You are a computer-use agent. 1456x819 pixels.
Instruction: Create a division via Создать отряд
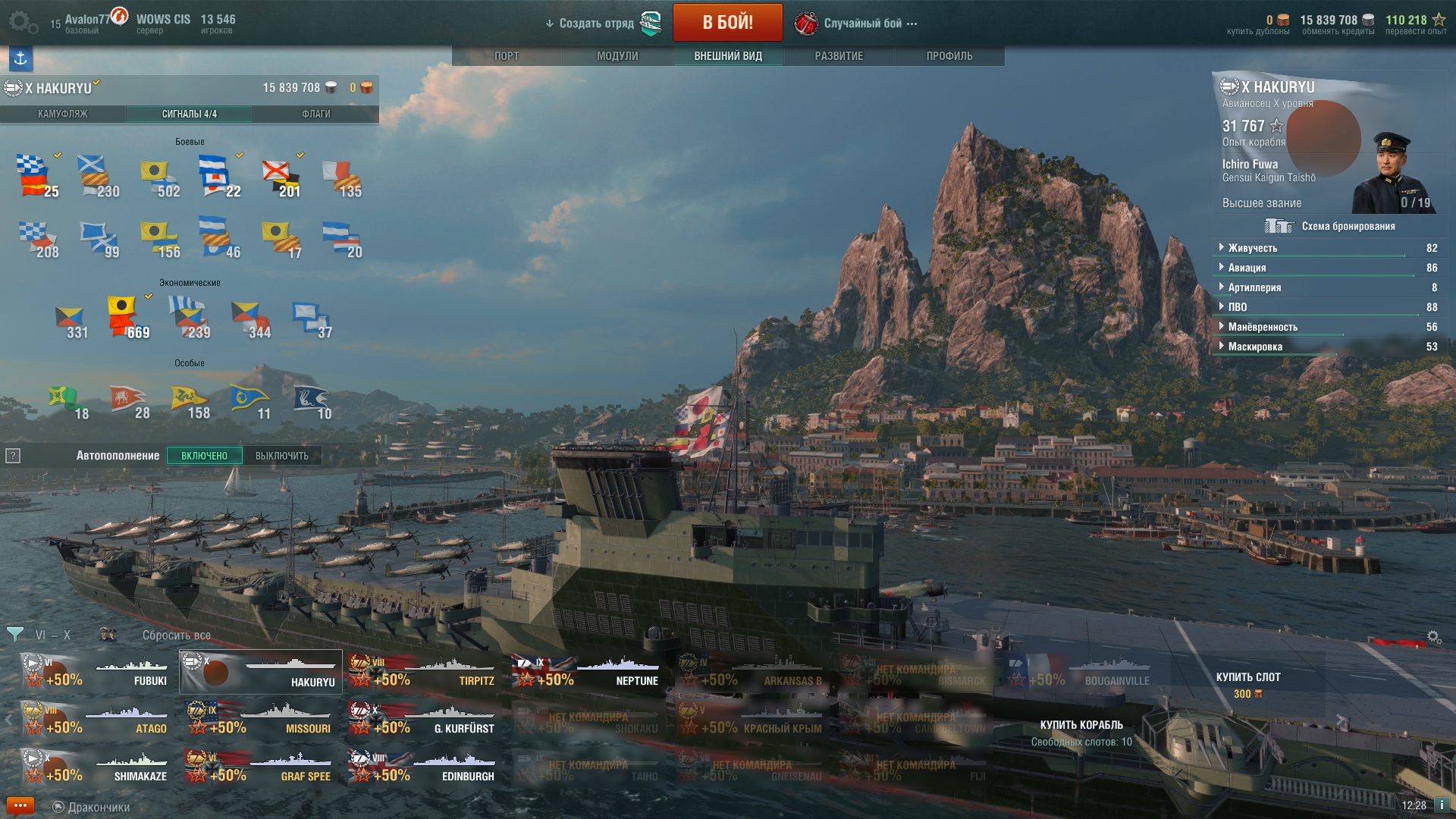[x=596, y=24]
